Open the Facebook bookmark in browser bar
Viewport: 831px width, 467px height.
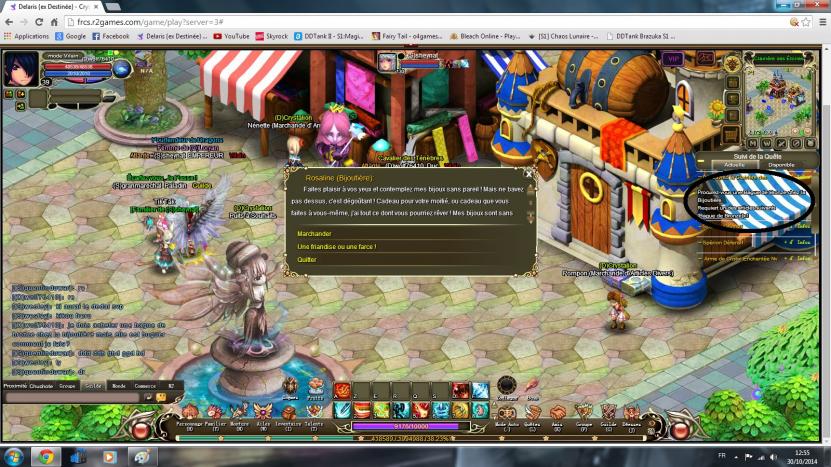pyautogui.click(x=110, y=36)
